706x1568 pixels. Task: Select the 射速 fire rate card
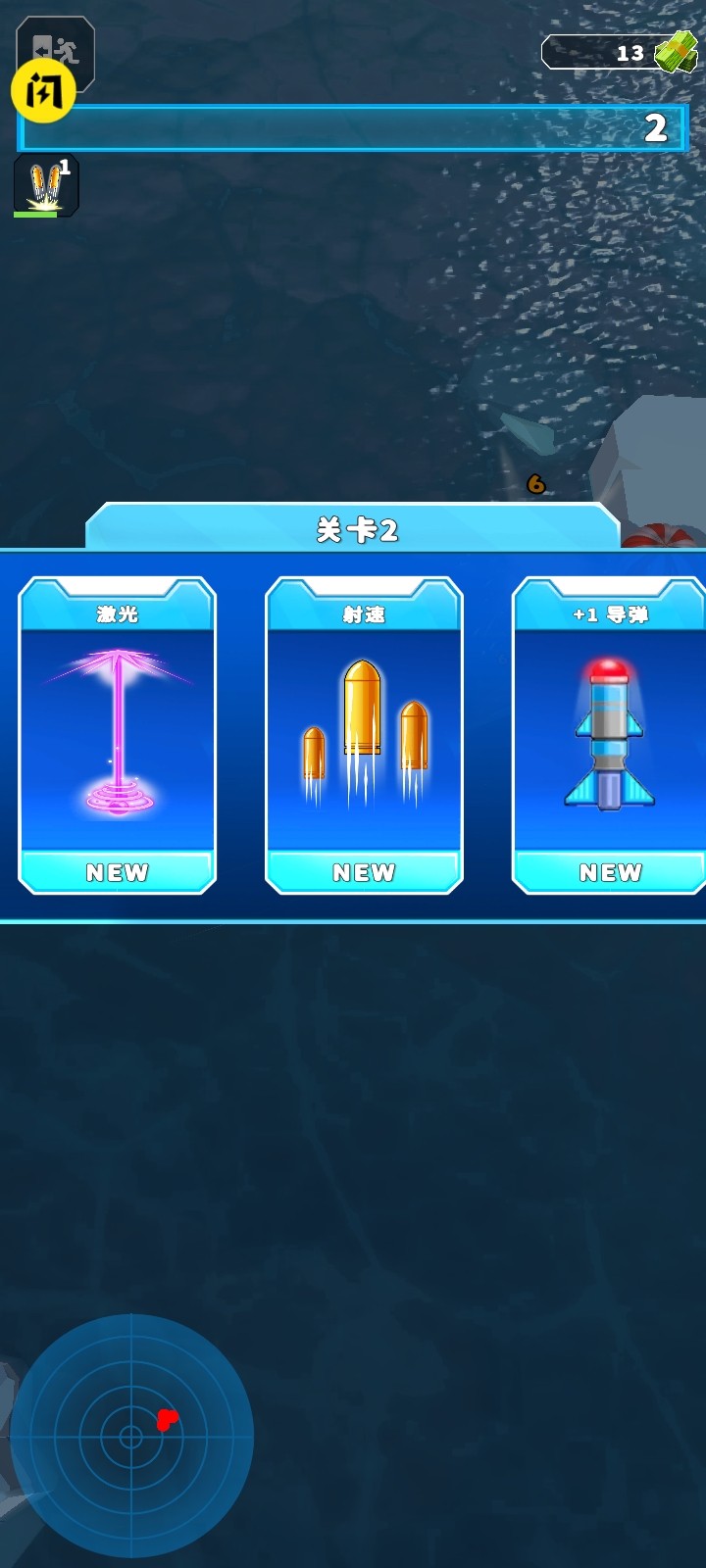(x=364, y=735)
